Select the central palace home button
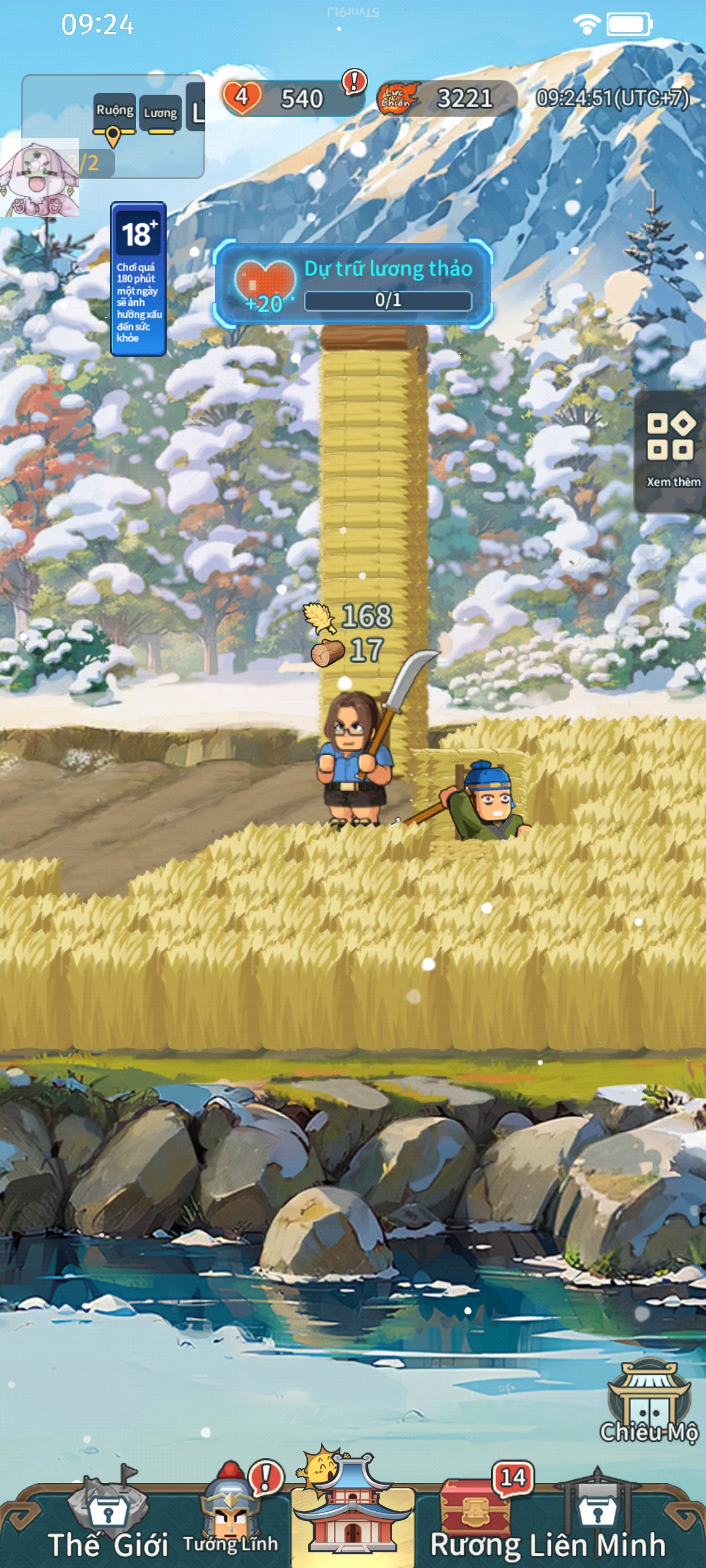The height and width of the screenshot is (1568, 706). [x=353, y=1509]
